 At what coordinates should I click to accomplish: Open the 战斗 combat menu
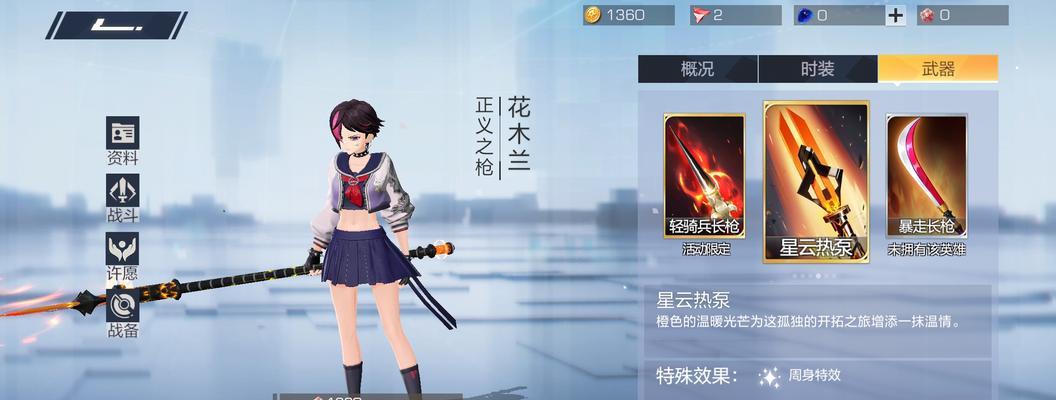pyautogui.click(x=123, y=198)
